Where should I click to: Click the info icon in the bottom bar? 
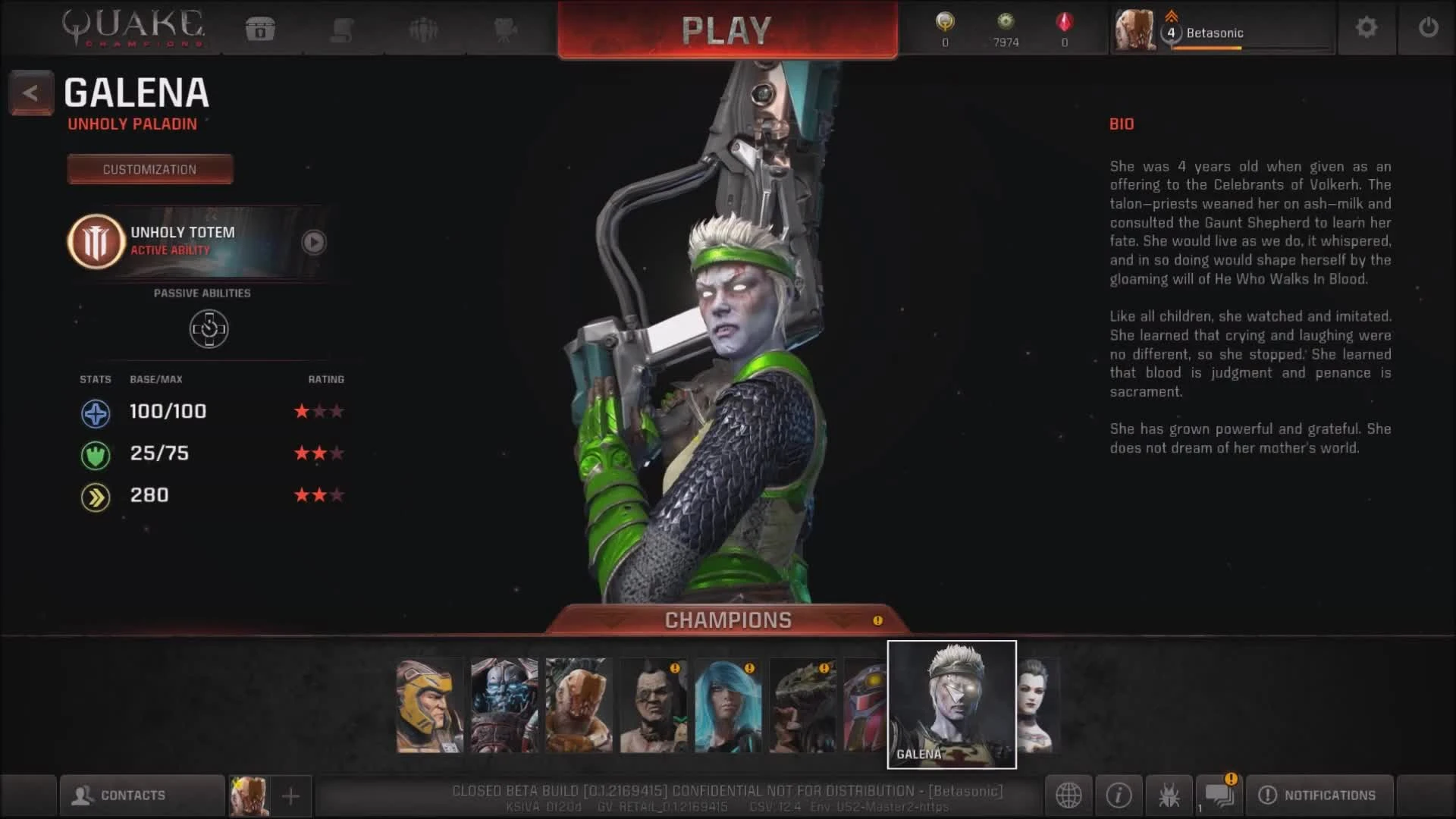coord(1119,795)
